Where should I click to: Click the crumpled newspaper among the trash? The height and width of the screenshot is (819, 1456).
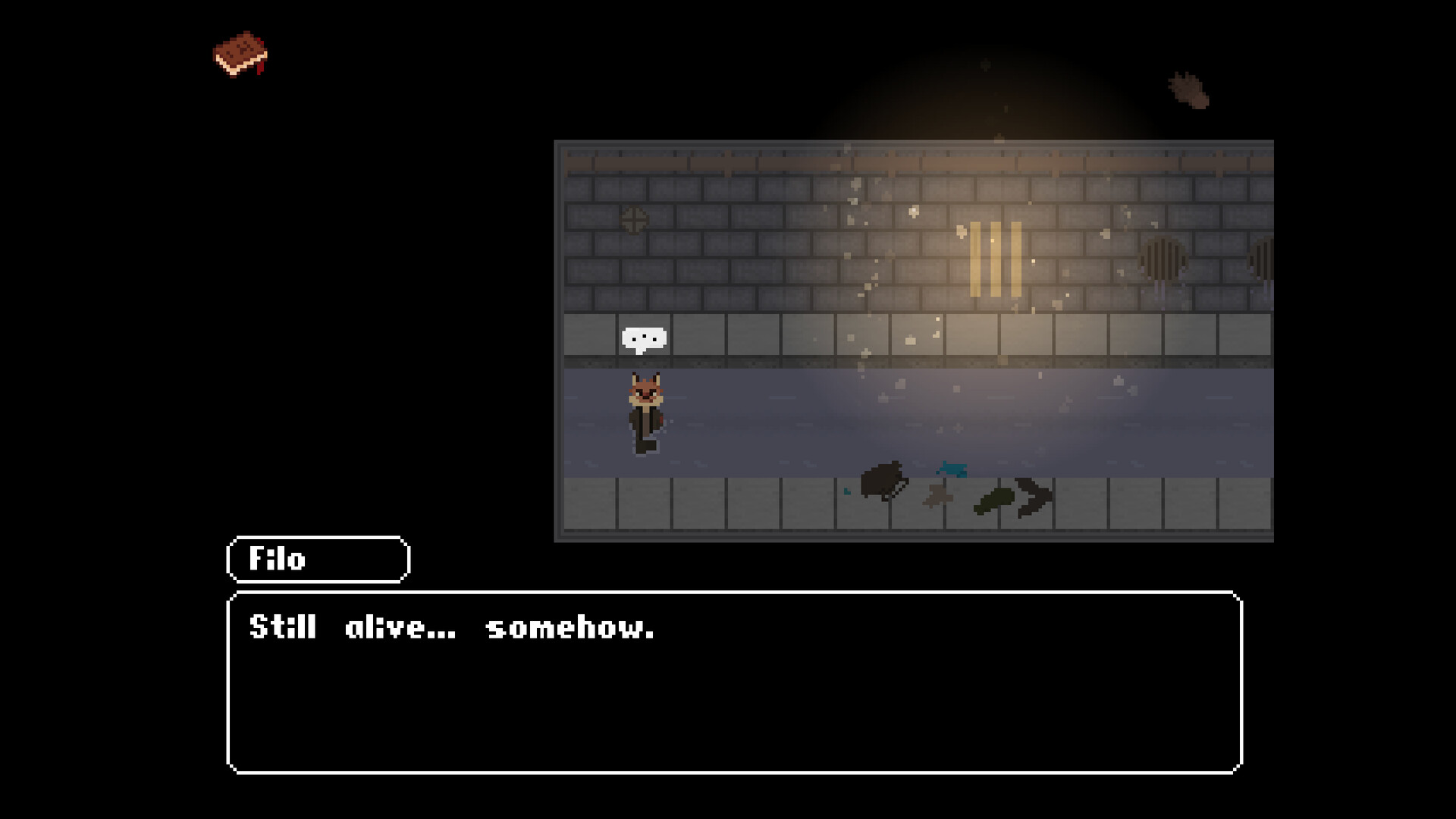tap(937, 497)
